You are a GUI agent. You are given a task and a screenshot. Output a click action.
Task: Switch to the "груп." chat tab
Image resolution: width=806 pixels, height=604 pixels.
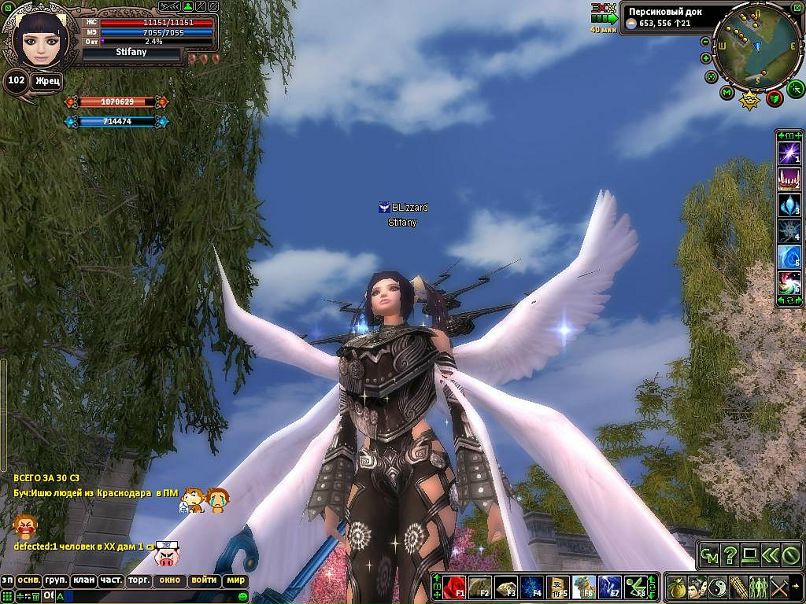coord(55,580)
